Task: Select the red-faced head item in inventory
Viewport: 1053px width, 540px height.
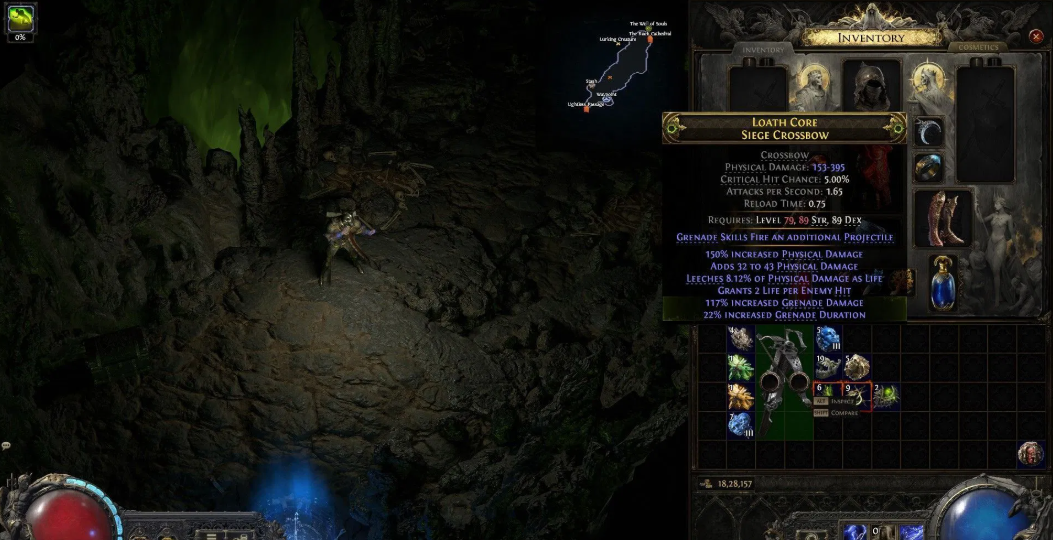Action: [1031, 453]
